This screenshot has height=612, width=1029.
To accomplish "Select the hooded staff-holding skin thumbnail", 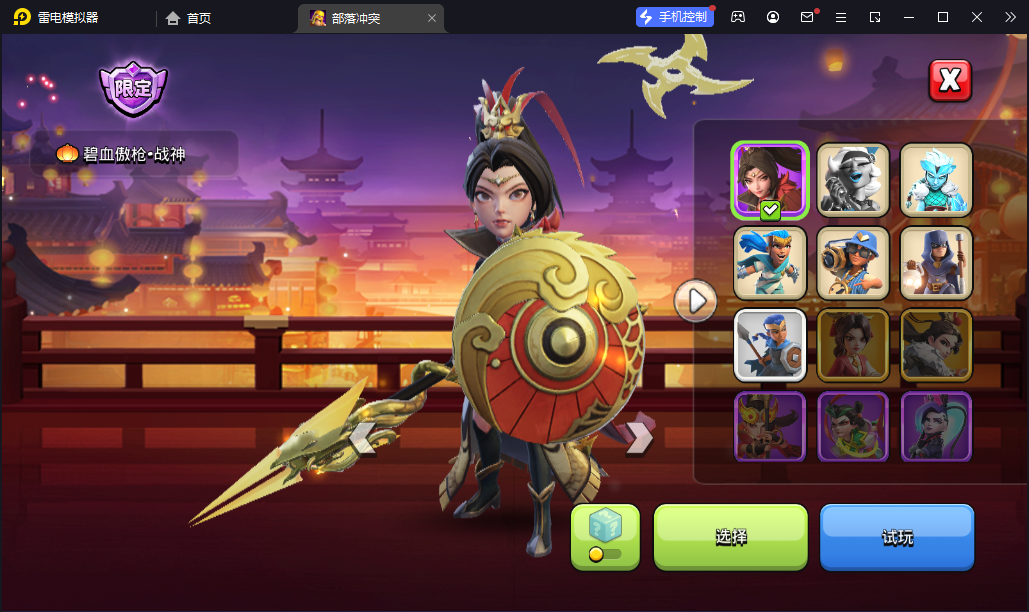I will [936, 263].
